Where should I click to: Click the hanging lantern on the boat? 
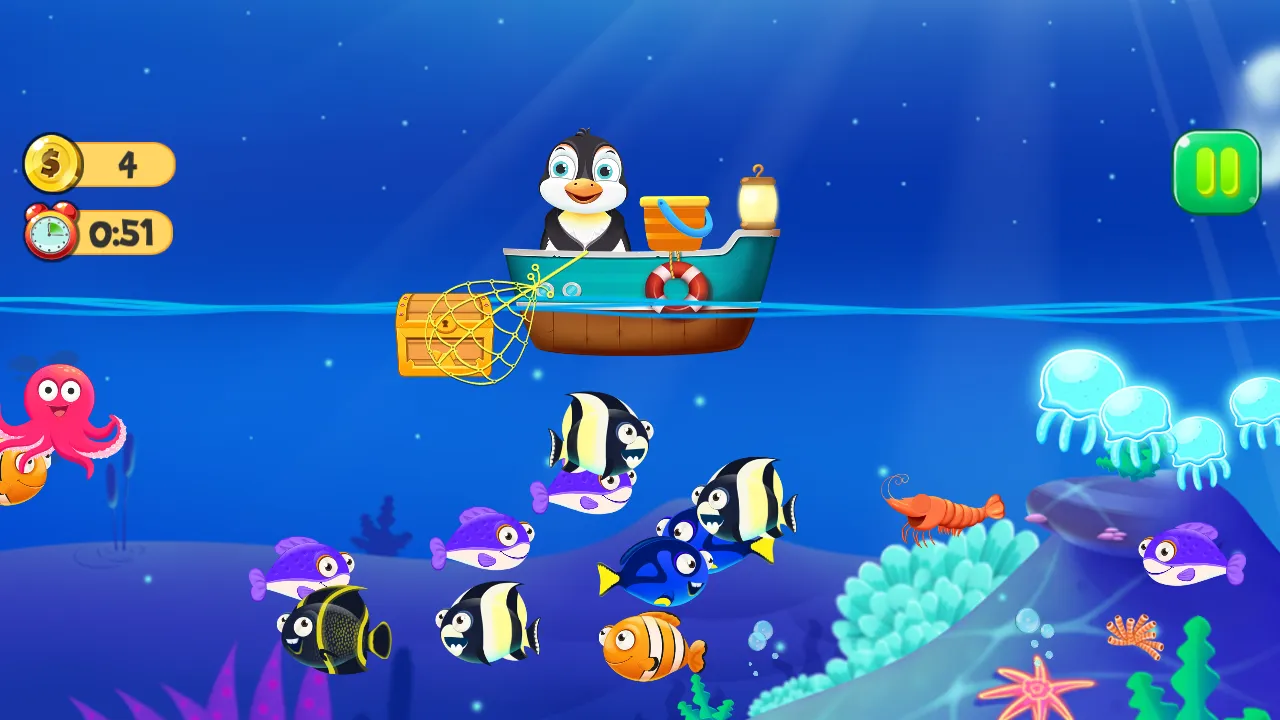(x=757, y=198)
